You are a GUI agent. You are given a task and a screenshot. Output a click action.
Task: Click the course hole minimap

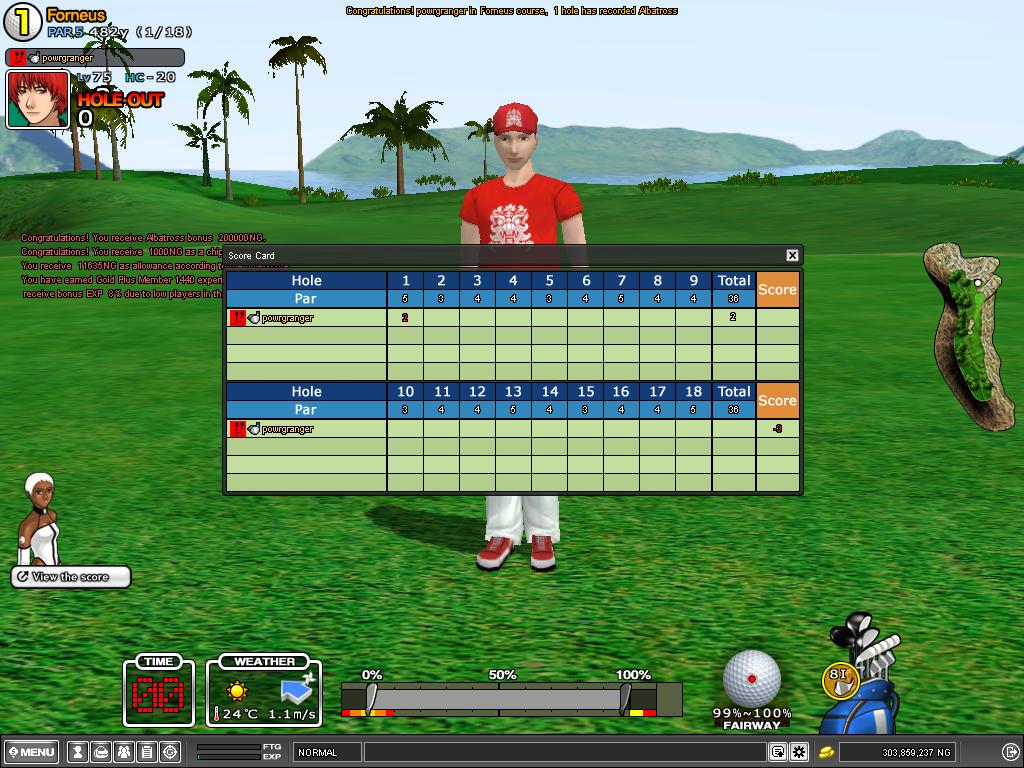click(x=970, y=335)
